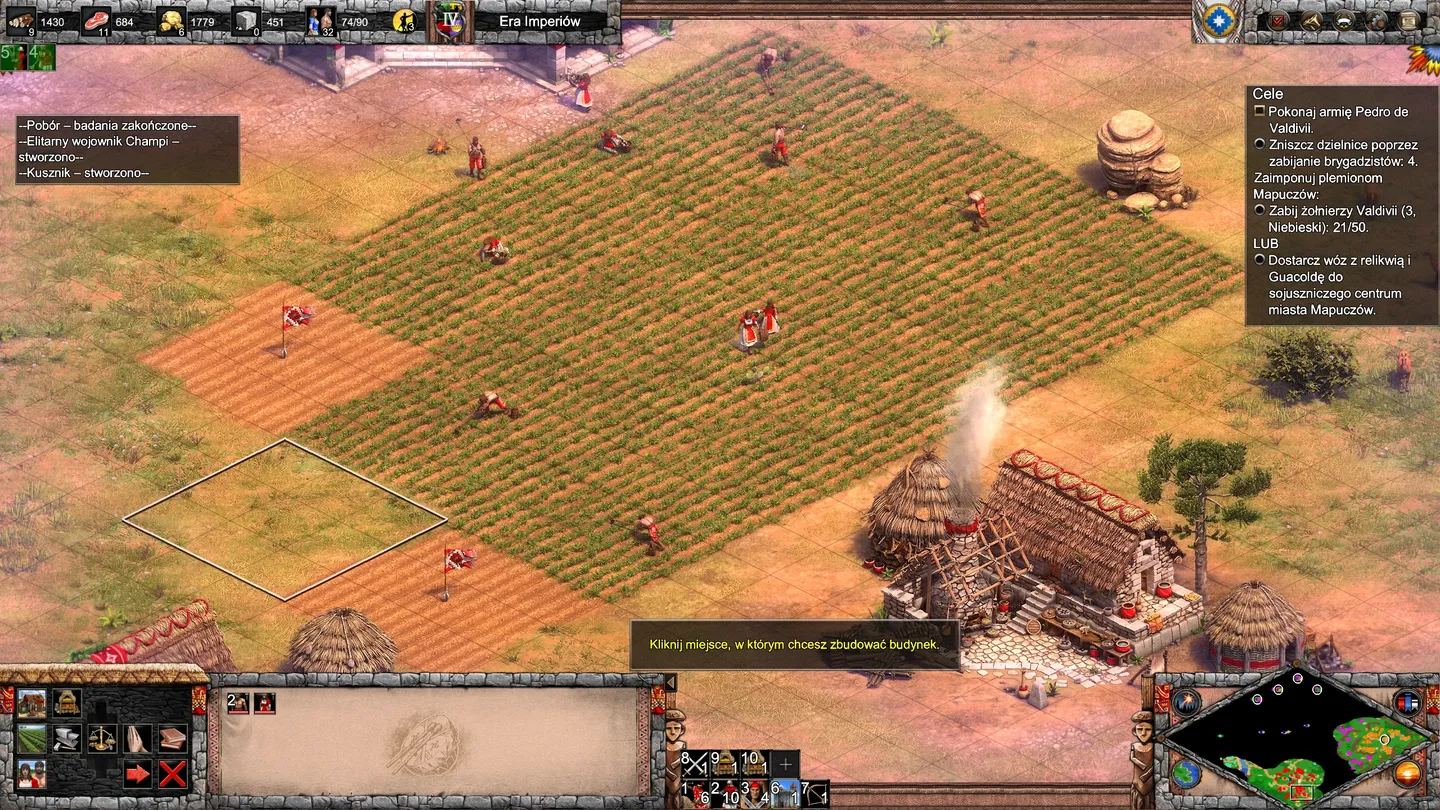
Task: Pick the Farm icon in the build menu
Action: click(32, 738)
